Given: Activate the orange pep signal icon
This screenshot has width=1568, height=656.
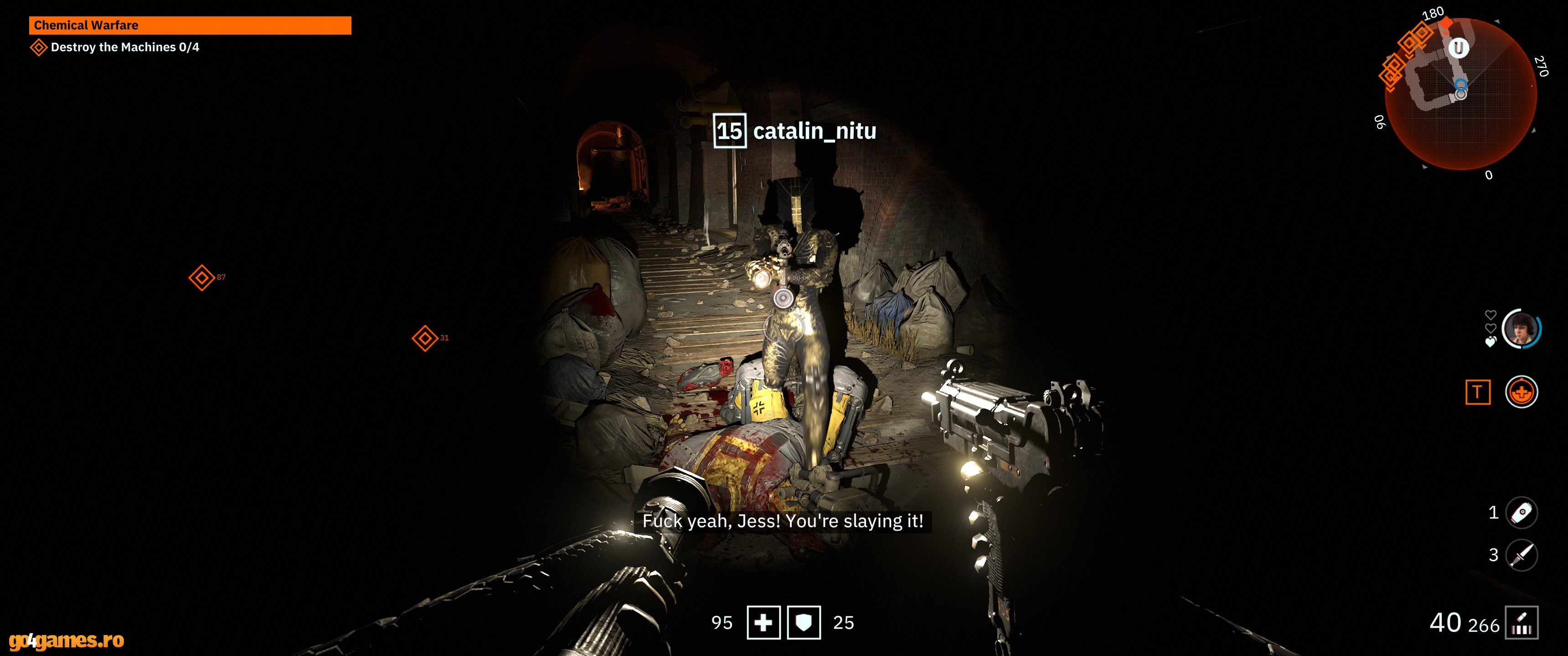Looking at the screenshot, I should pyautogui.click(x=1521, y=393).
